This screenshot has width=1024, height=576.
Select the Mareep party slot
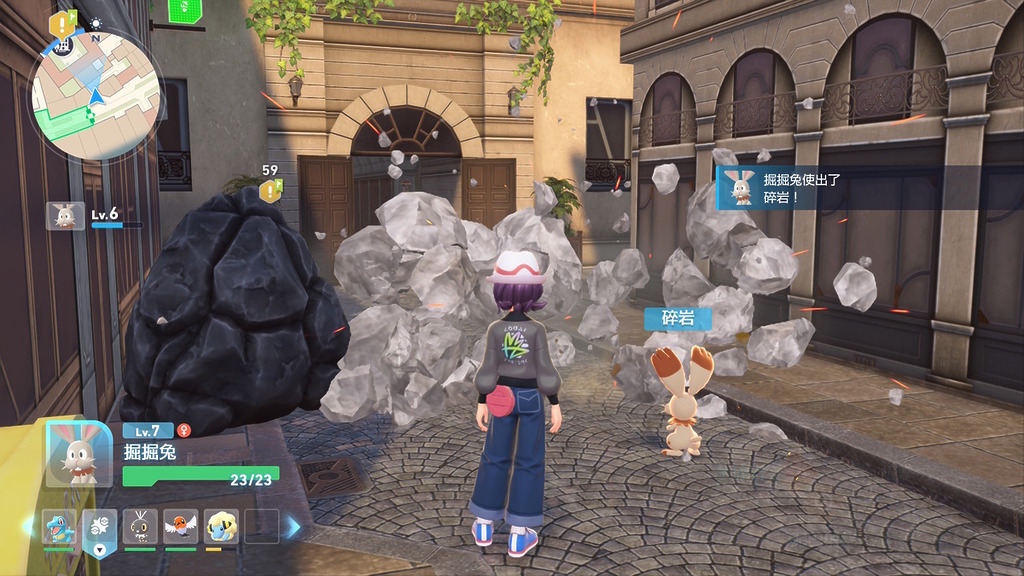click(x=221, y=525)
